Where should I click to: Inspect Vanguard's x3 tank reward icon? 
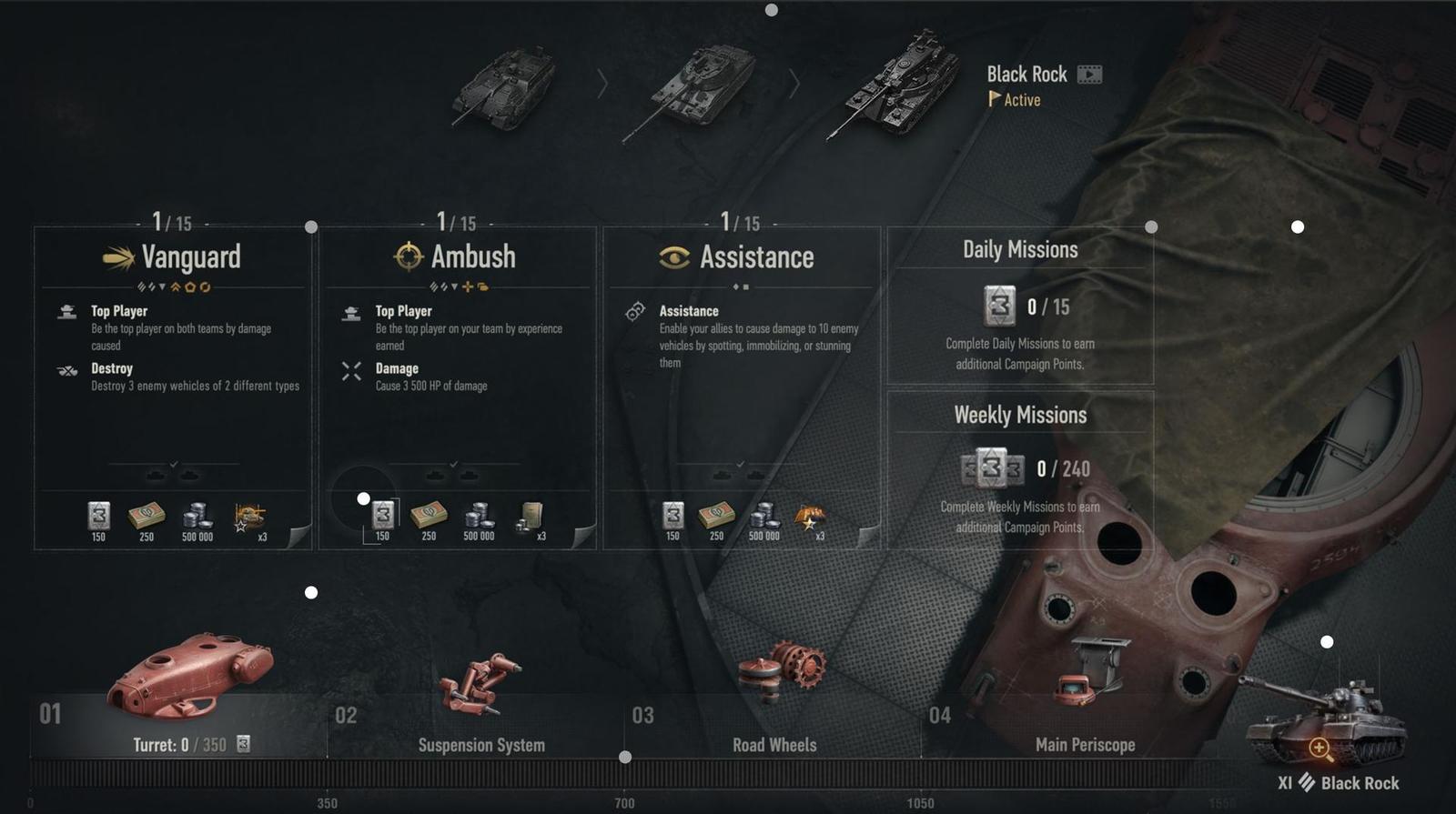[250, 517]
